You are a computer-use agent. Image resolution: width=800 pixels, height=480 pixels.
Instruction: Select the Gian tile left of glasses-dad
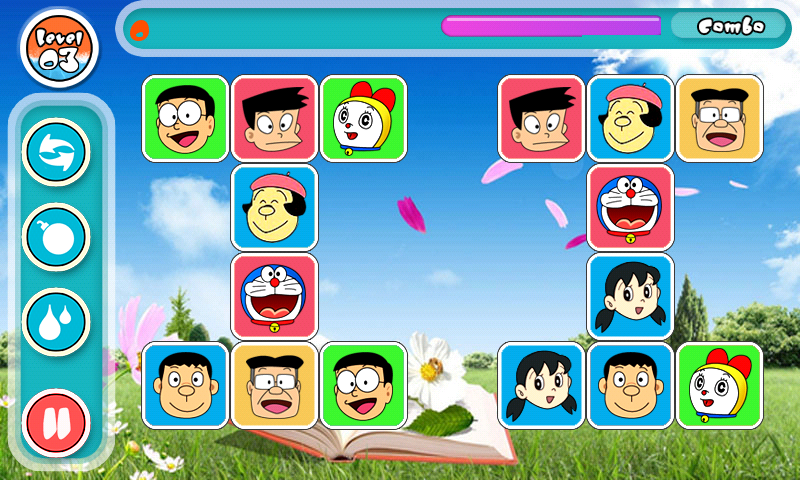point(185,386)
